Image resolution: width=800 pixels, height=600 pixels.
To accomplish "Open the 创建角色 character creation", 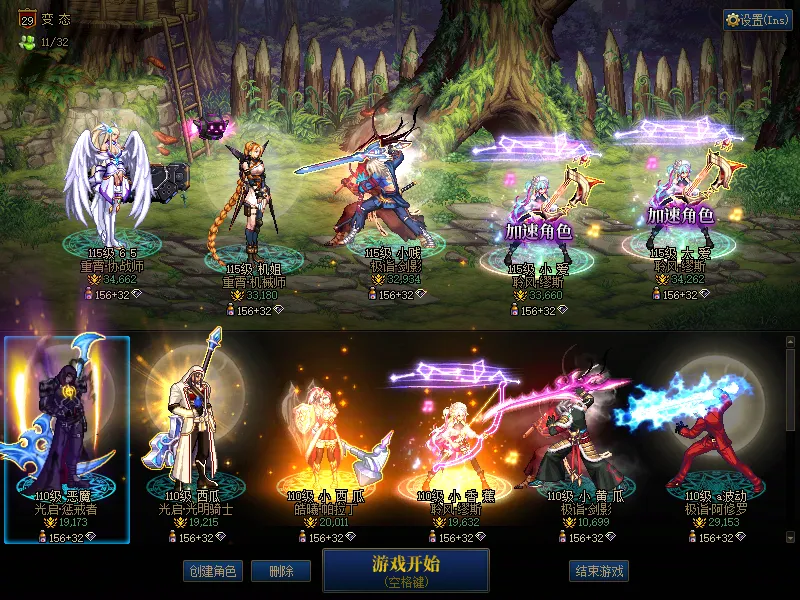I will tap(212, 571).
